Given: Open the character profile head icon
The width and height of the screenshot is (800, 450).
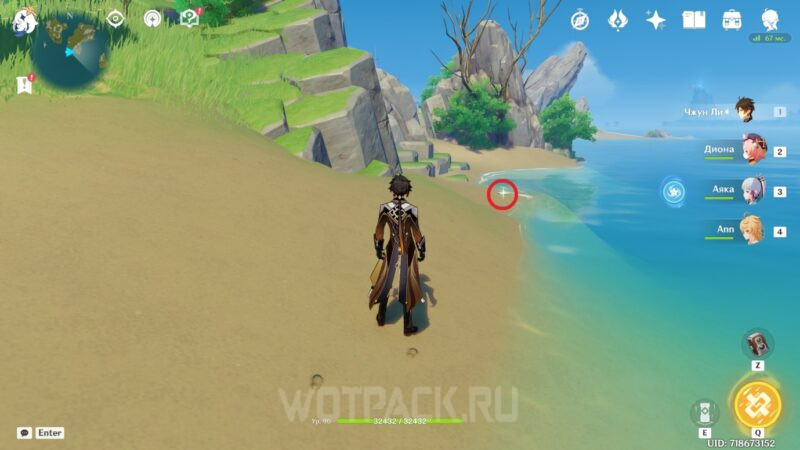Looking at the screenshot, I should coord(770,19).
